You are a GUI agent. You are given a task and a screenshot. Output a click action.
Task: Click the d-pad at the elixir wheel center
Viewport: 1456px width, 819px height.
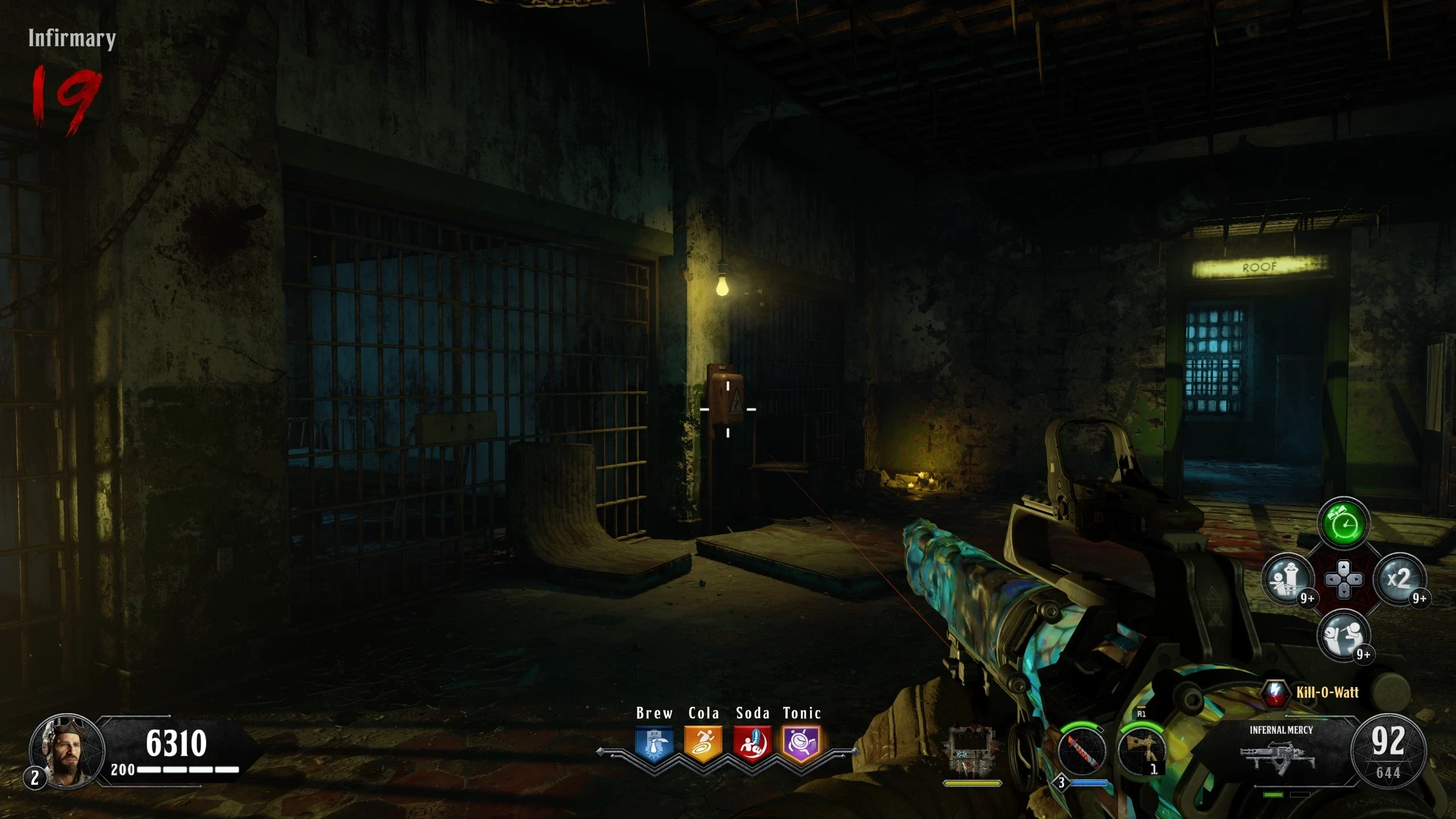click(1343, 580)
